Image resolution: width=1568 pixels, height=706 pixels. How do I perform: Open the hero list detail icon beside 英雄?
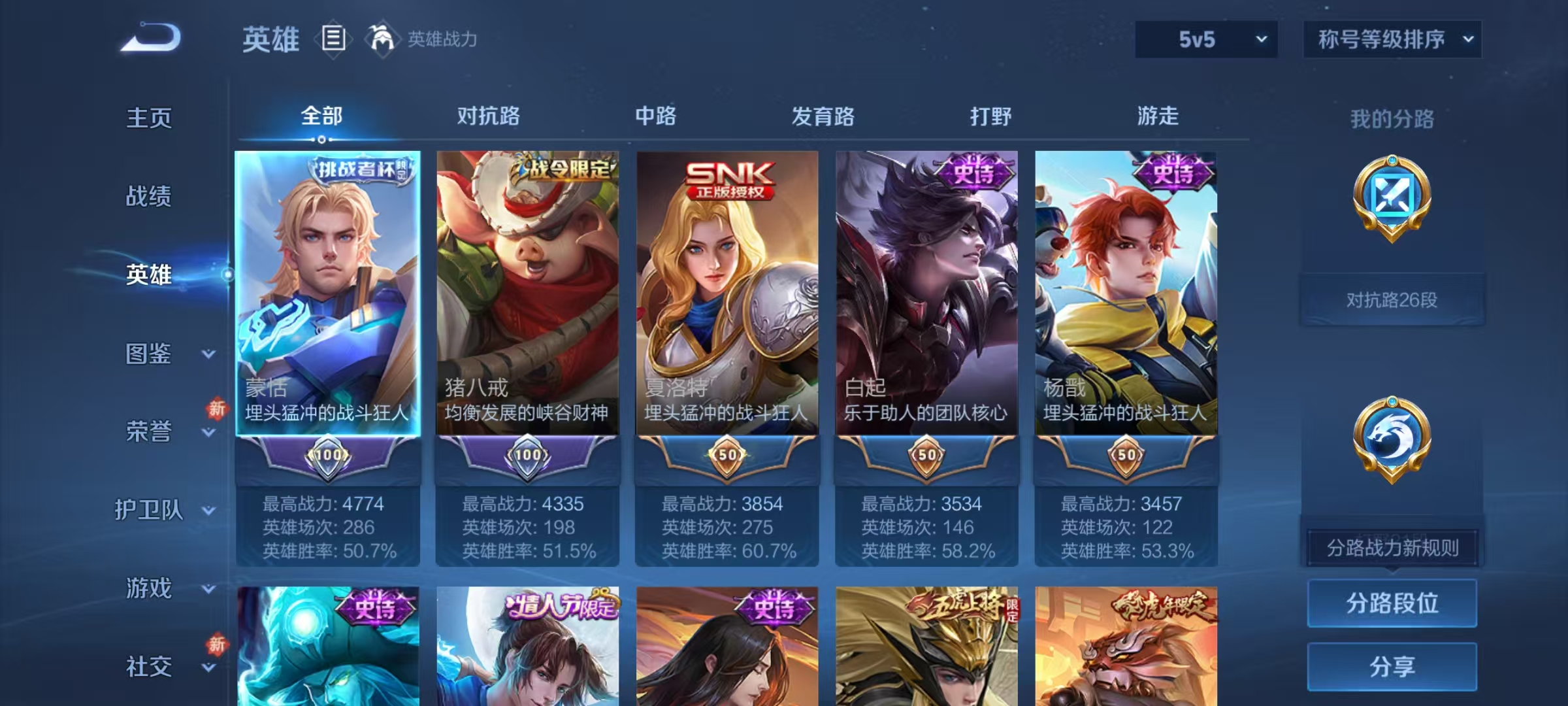(333, 39)
